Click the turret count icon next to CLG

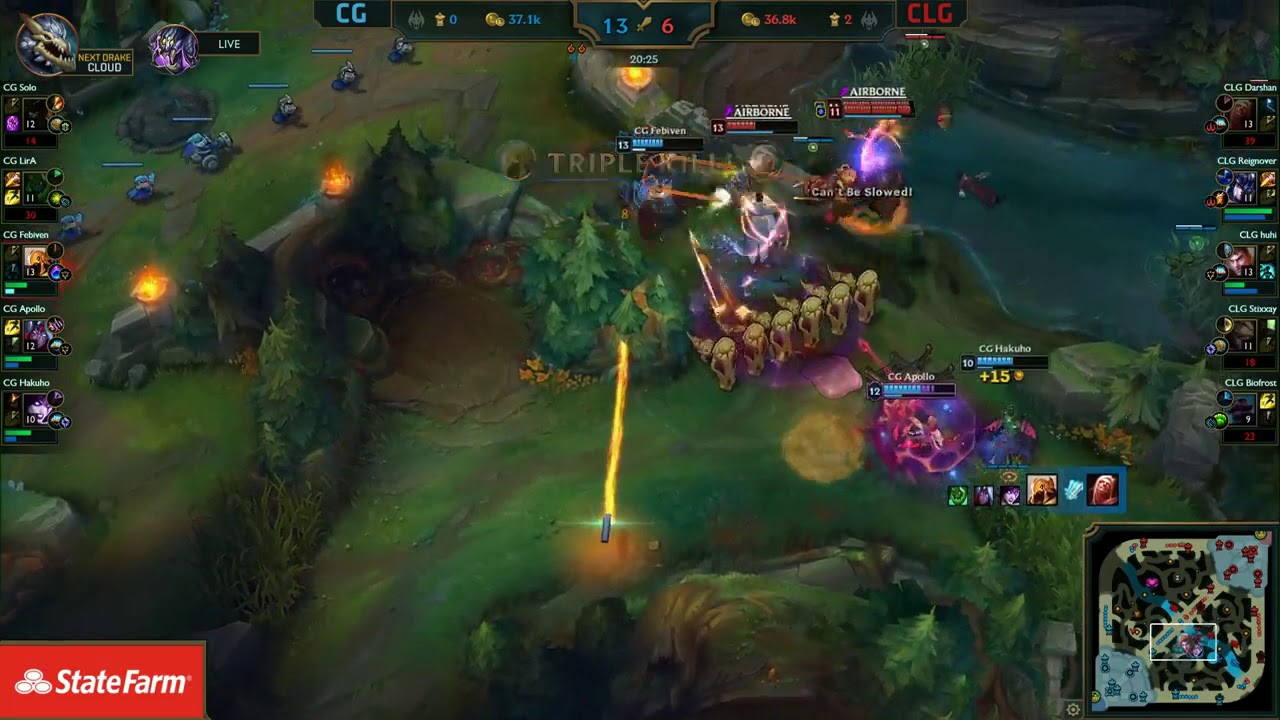[835, 21]
